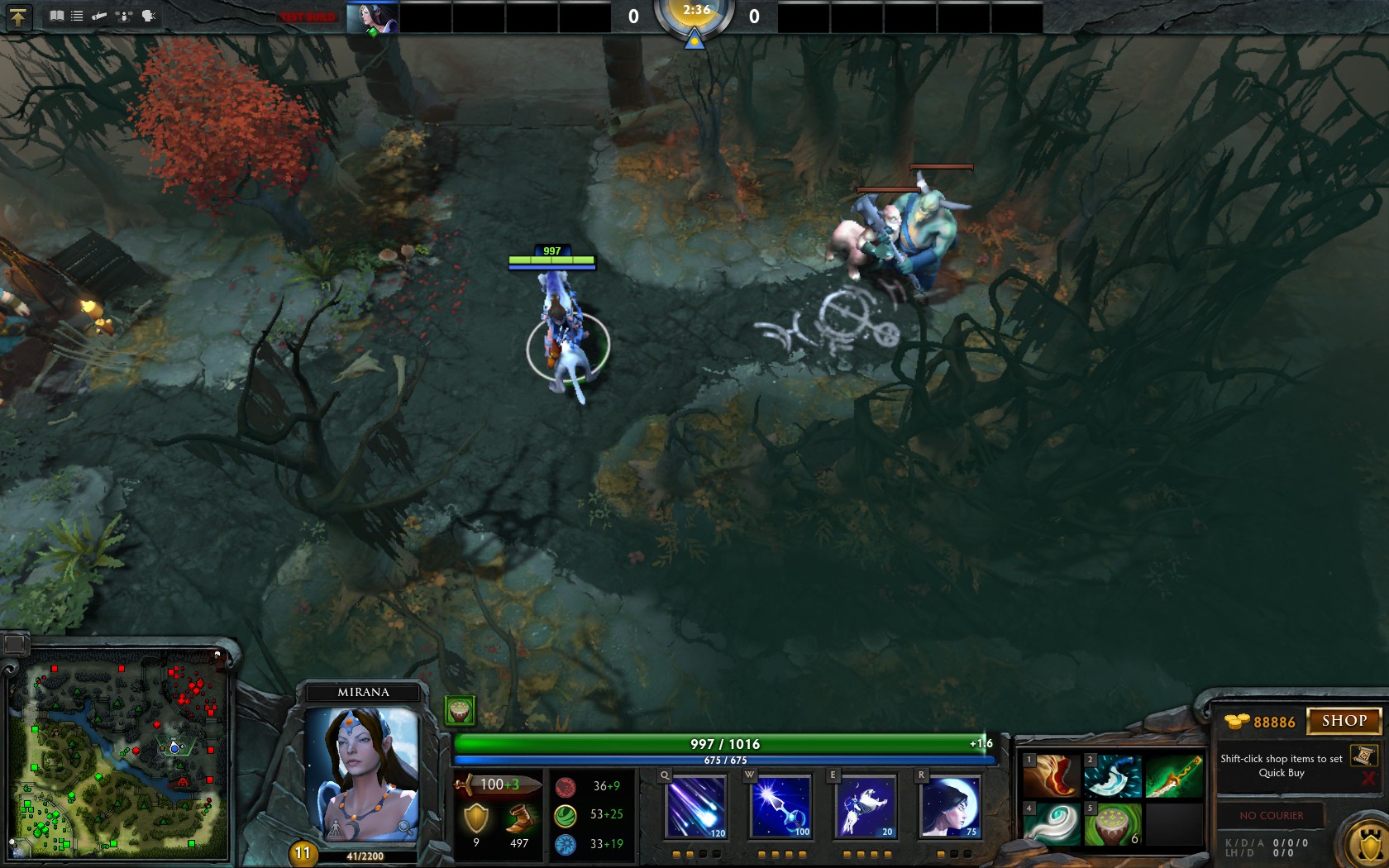Click Mirana's large hero portrait
The image size is (1389, 868).
(x=363, y=773)
